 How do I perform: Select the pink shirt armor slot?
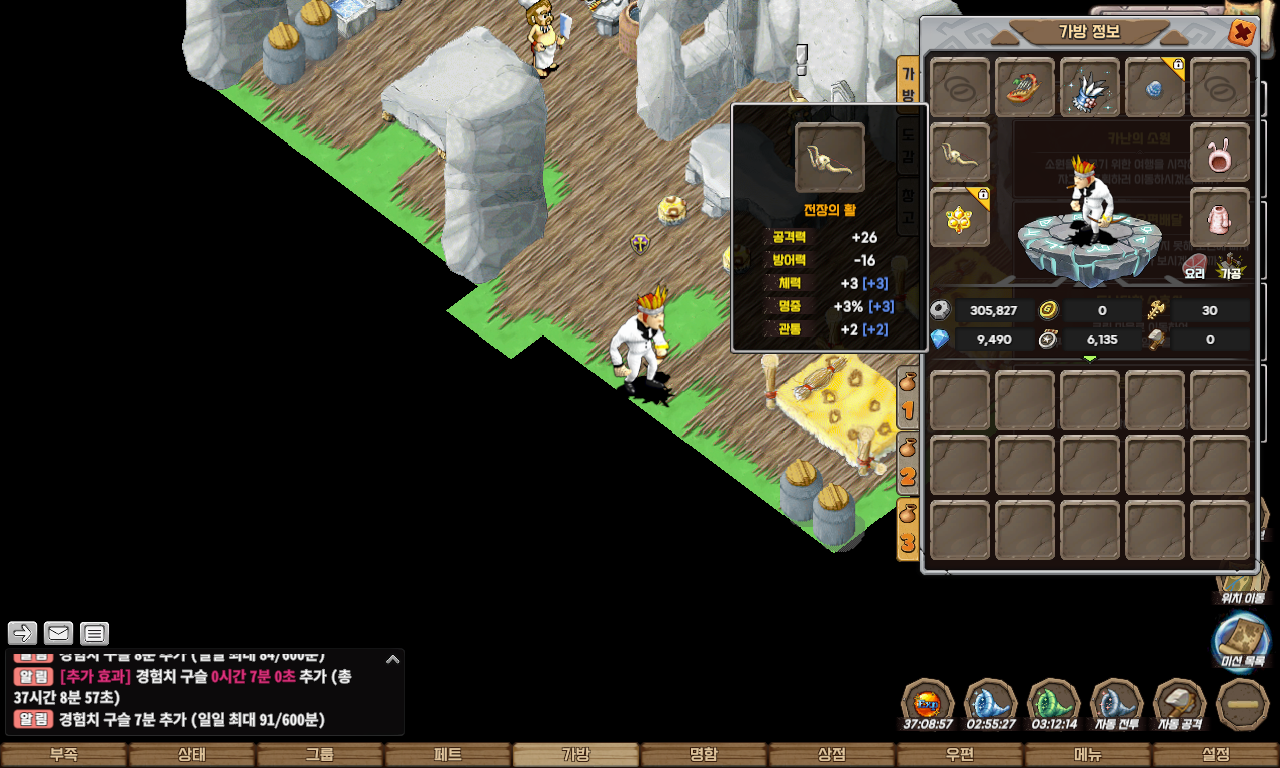pyautogui.click(x=1220, y=217)
